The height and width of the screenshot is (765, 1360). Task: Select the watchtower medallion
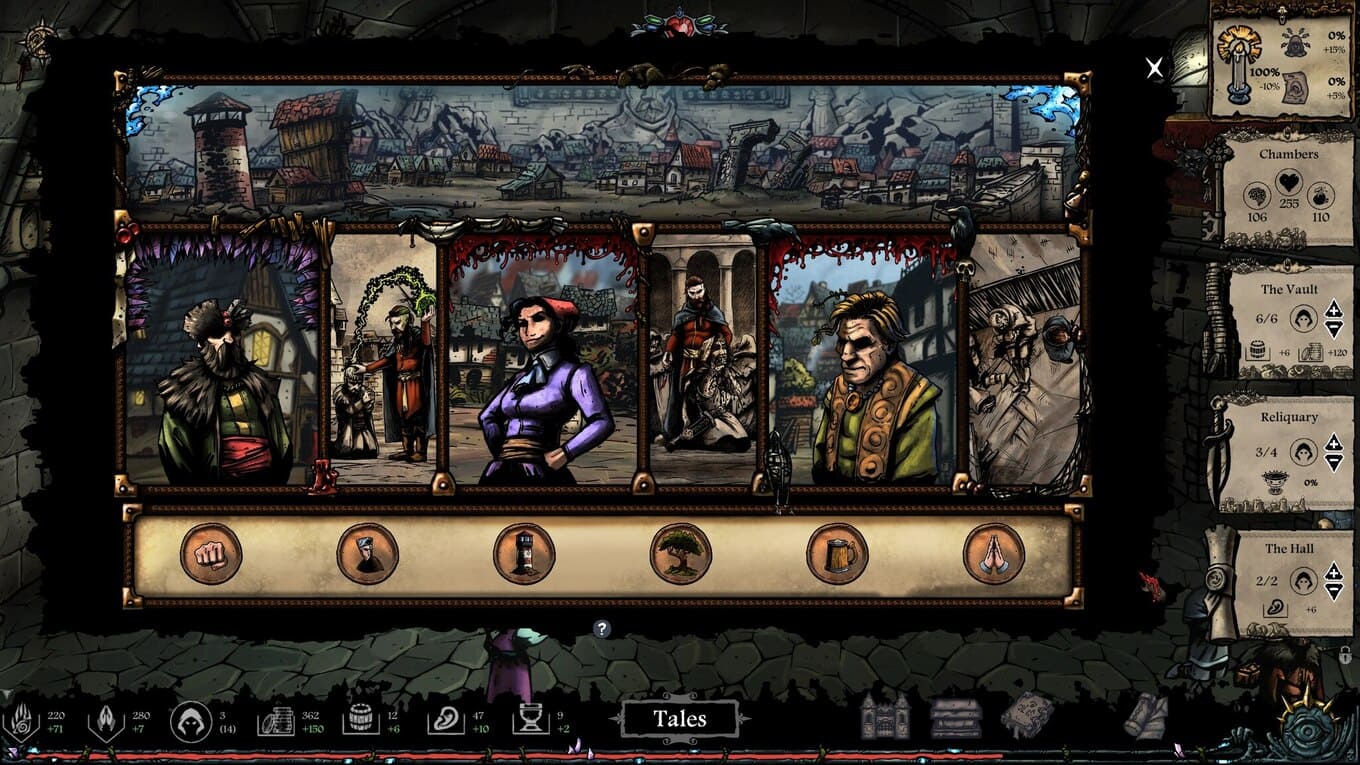pyautogui.click(x=524, y=554)
